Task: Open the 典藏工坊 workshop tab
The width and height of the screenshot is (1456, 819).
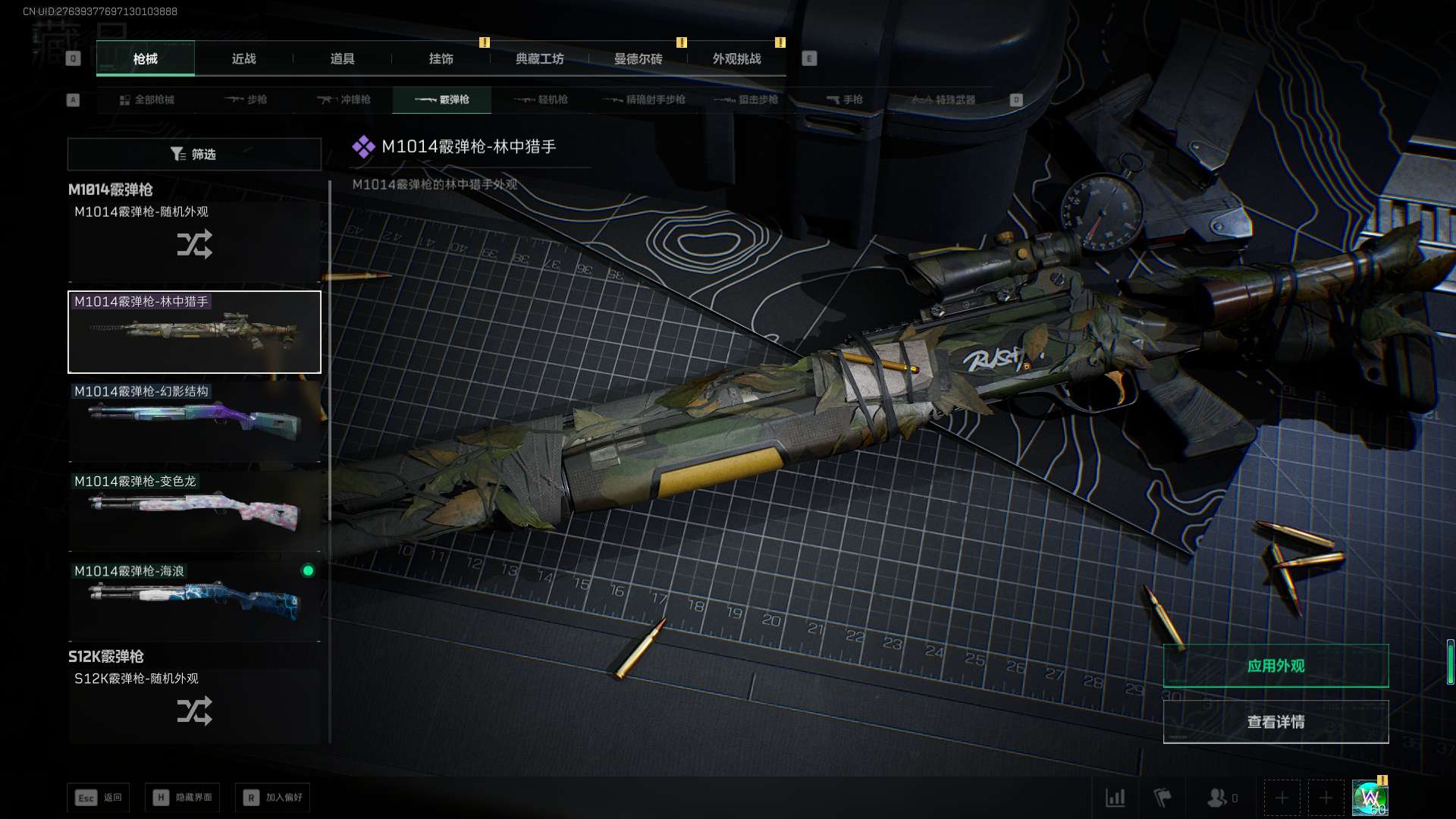Action: [540, 58]
